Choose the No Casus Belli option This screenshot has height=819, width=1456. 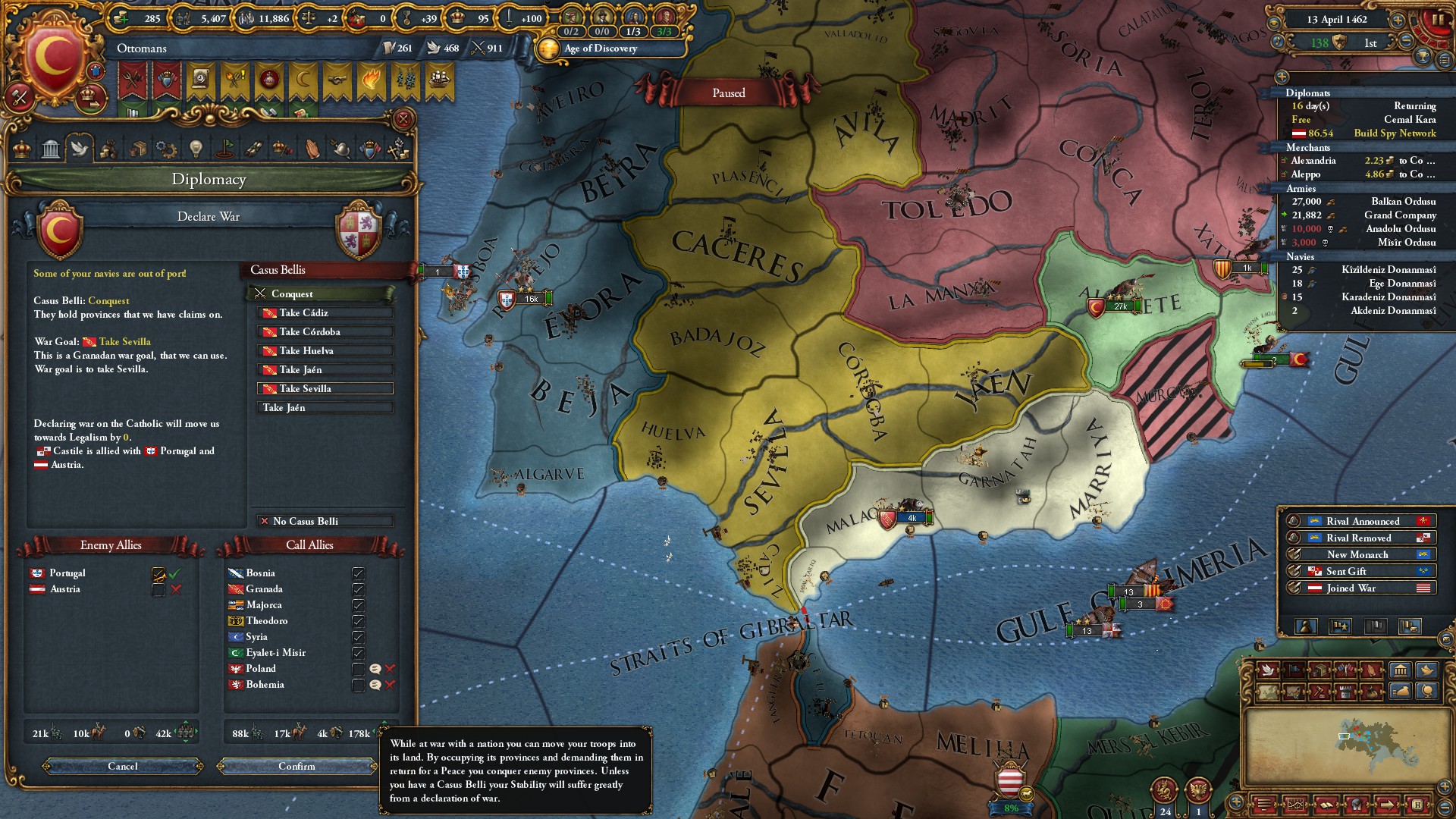(x=325, y=522)
